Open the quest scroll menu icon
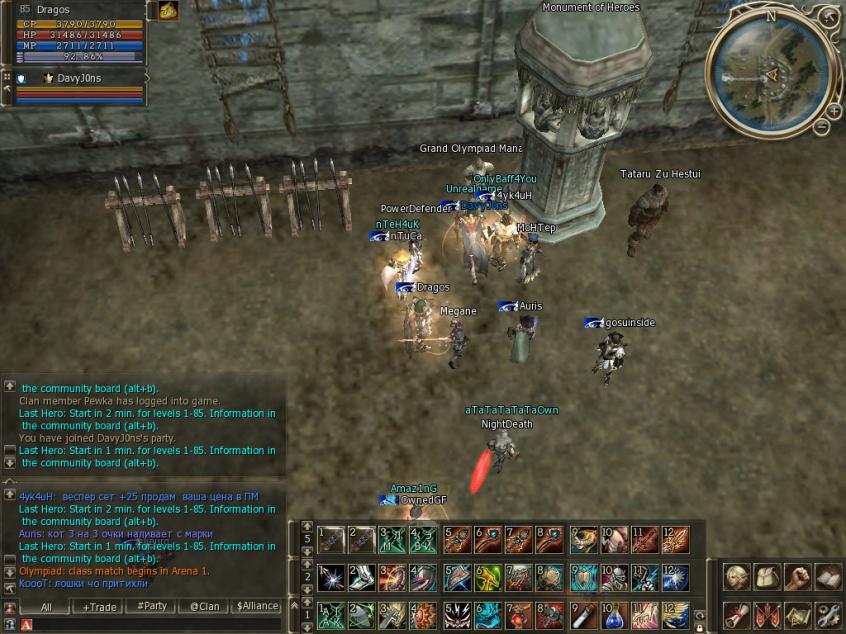 (x=737, y=614)
